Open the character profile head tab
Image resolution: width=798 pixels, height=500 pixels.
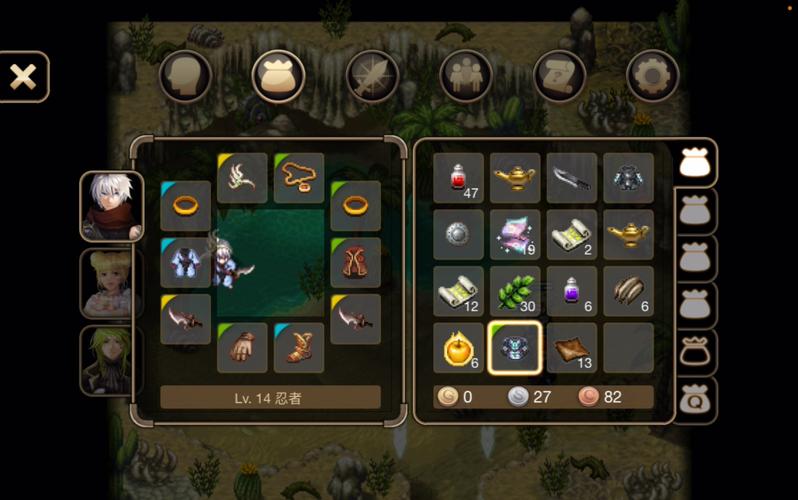click(185, 76)
